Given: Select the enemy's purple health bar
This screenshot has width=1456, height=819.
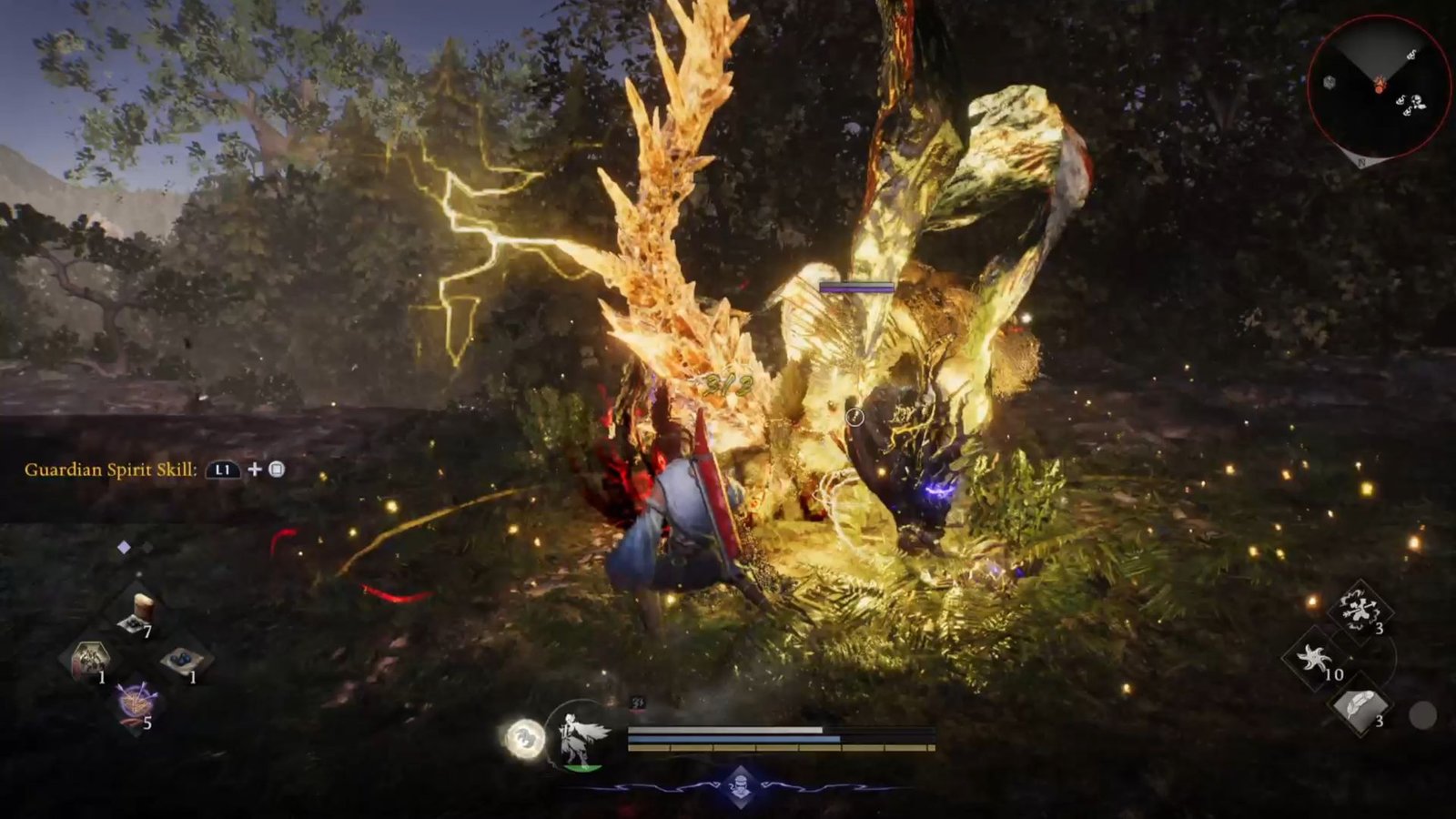Looking at the screenshot, I should click(855, 289).
